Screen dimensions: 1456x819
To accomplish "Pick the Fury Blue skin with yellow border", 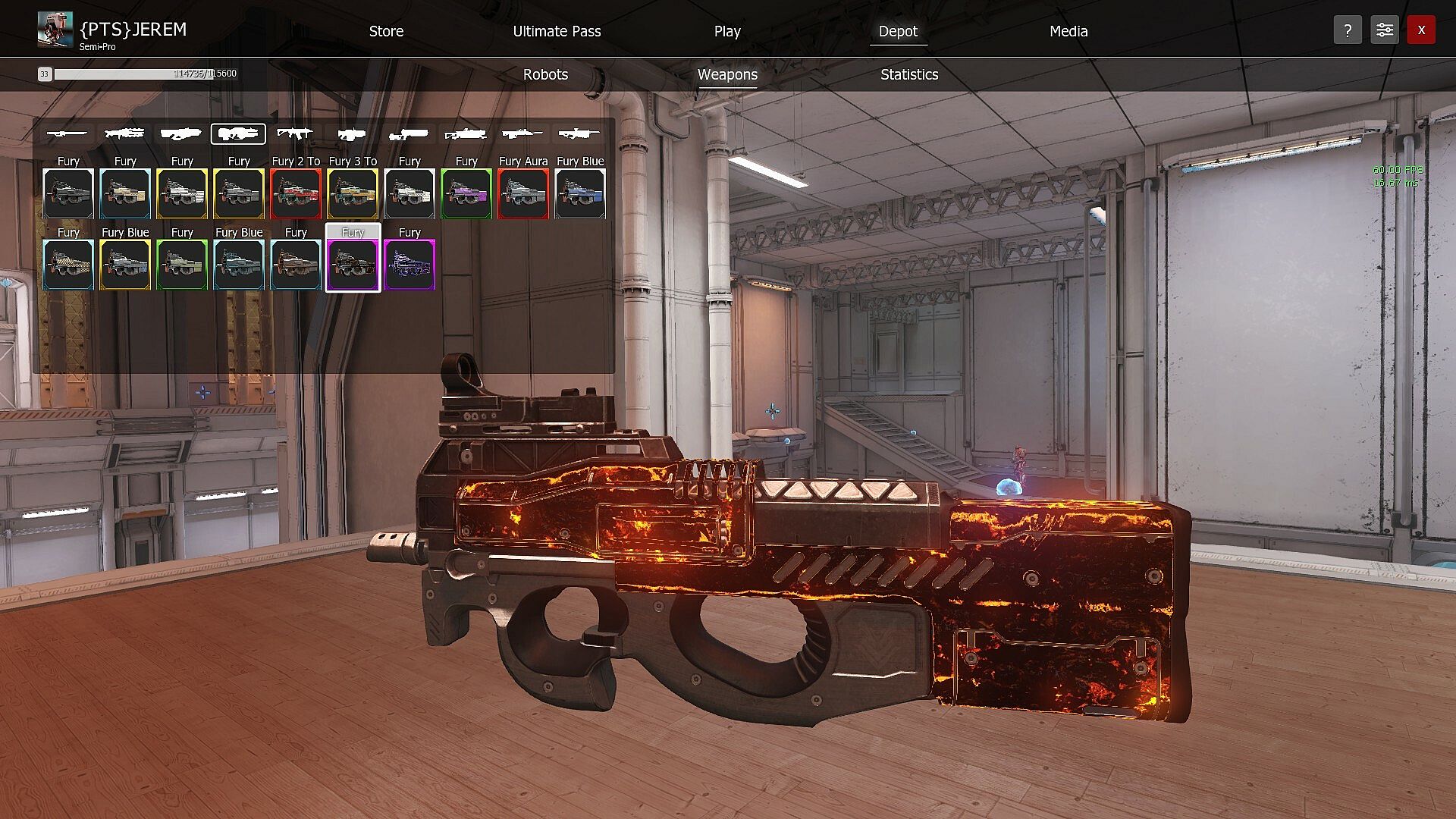I will coord(125,265).
